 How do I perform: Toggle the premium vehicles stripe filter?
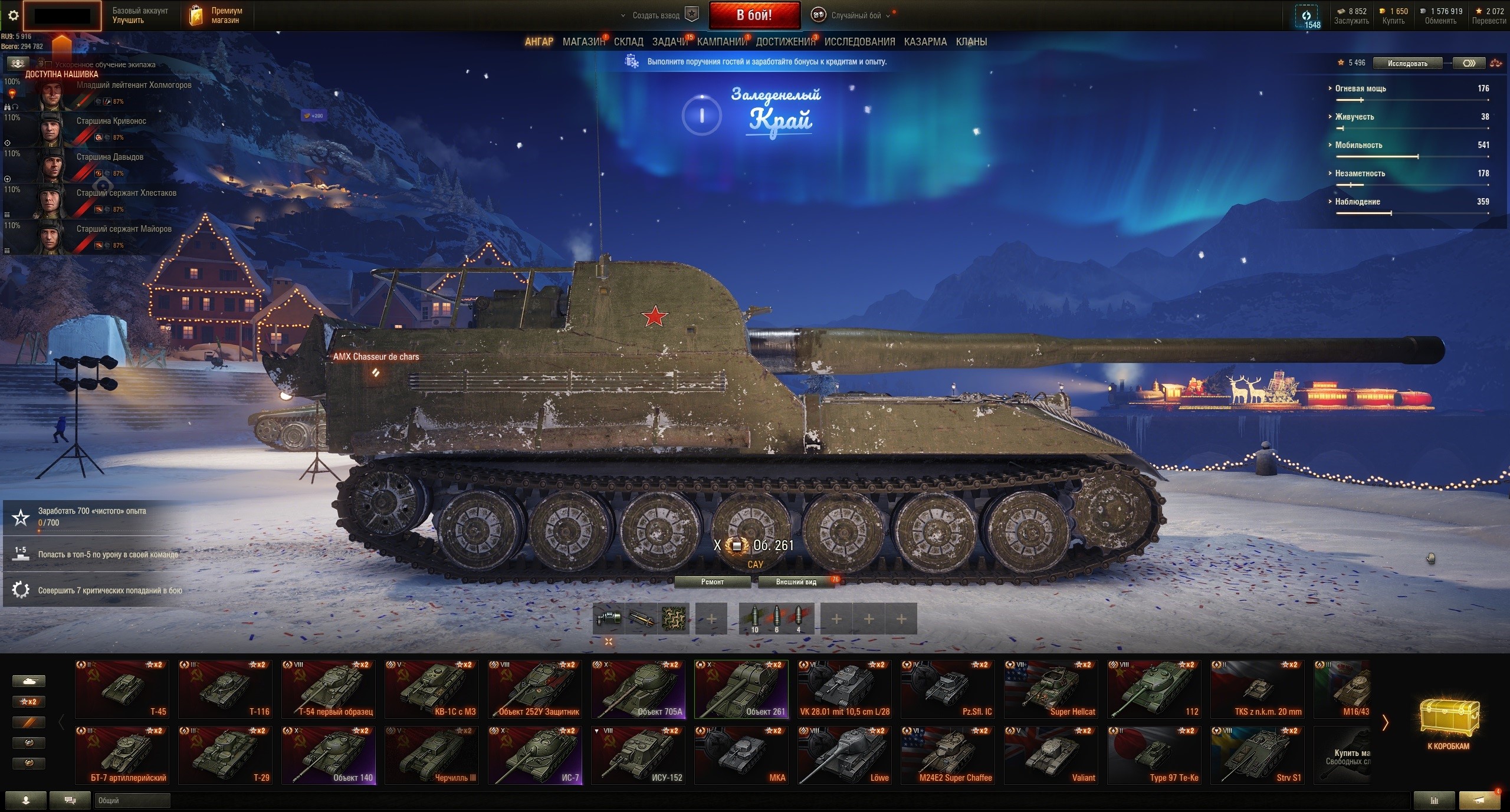28,722
